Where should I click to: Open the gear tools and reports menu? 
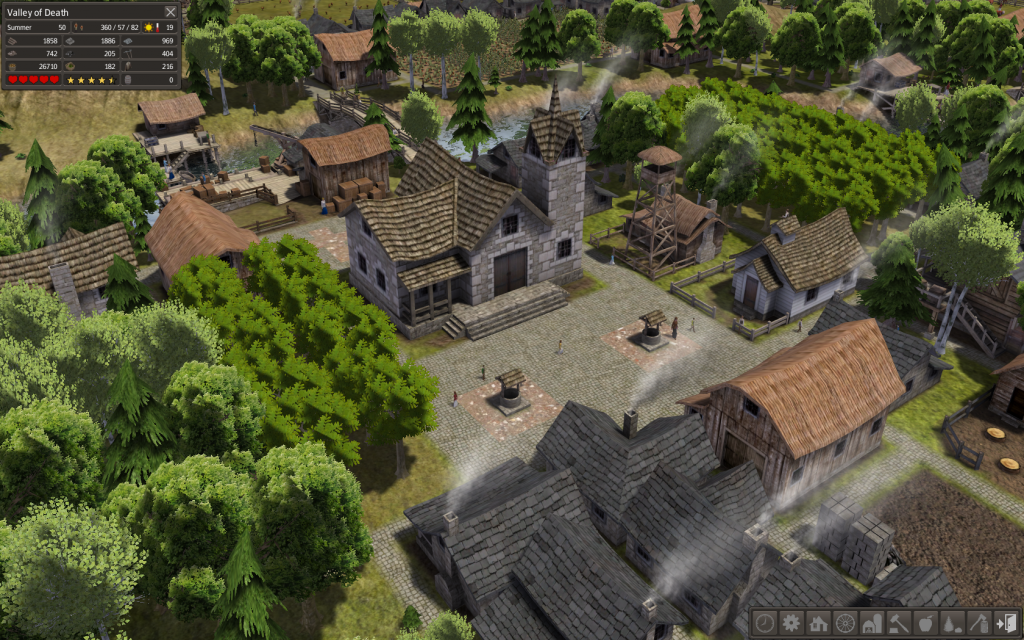coord(791,622)
